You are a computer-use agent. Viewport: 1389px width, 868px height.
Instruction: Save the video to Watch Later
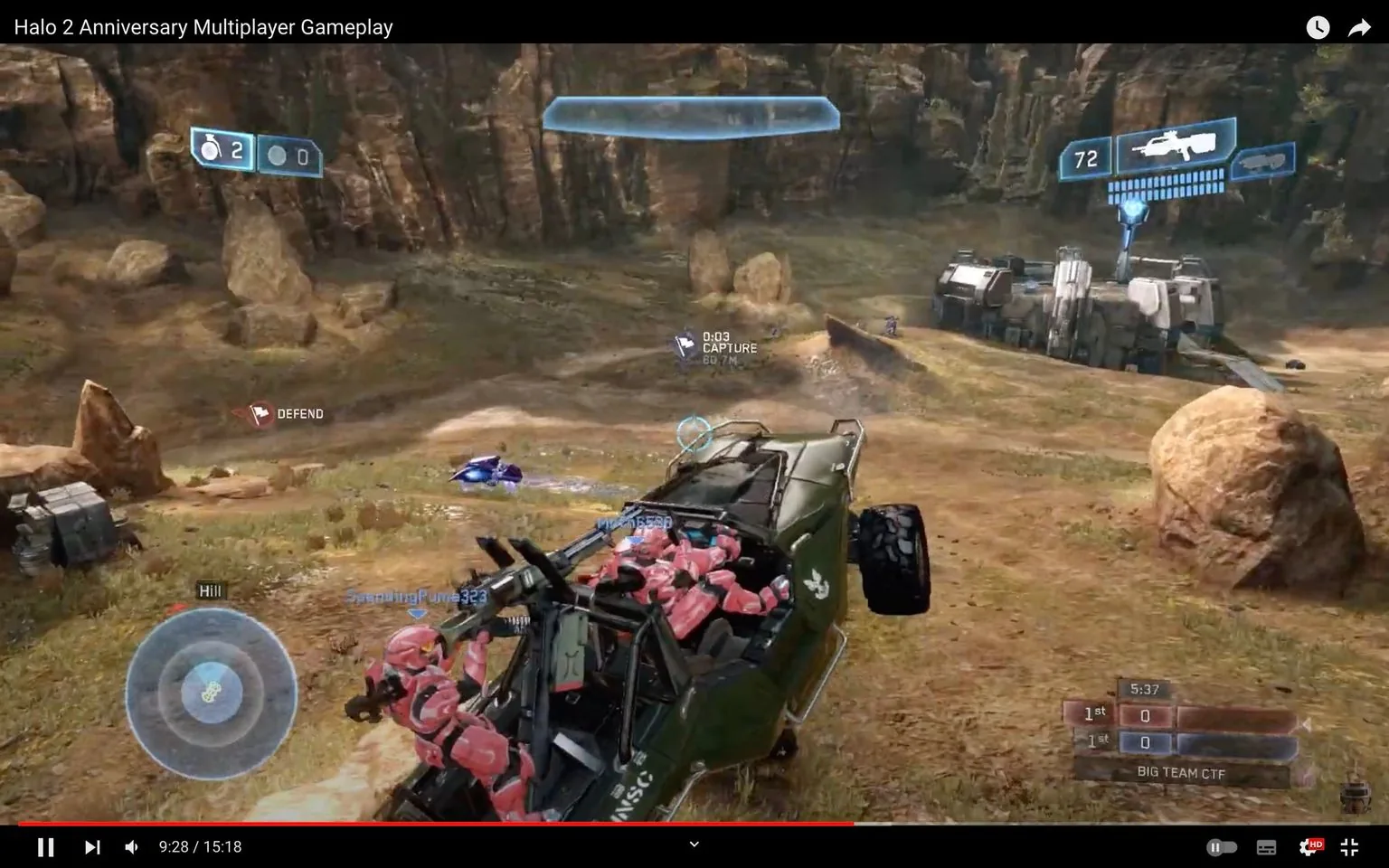[x=1318, y=27]
